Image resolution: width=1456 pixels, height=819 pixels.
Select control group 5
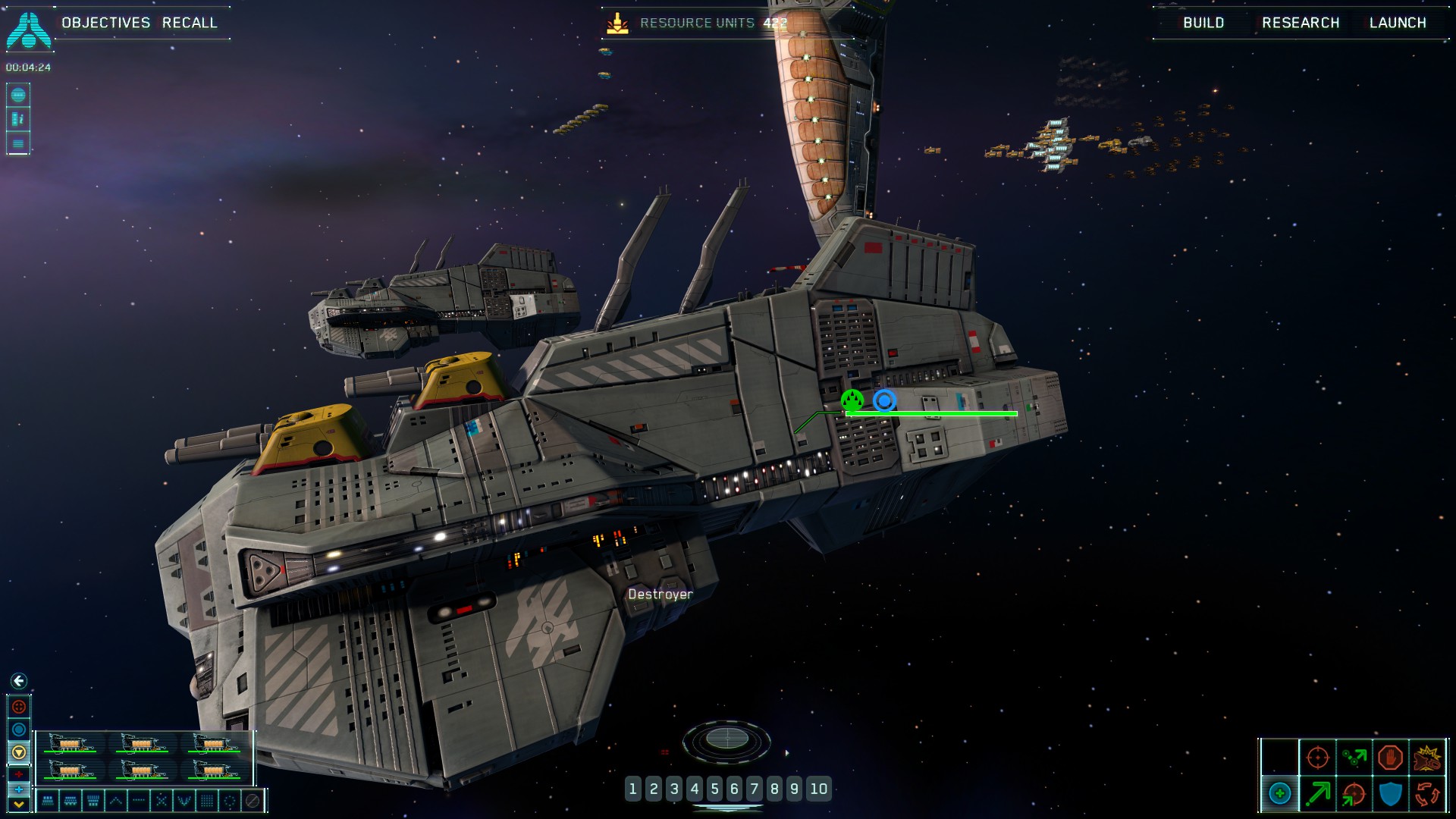coord(714,789)
